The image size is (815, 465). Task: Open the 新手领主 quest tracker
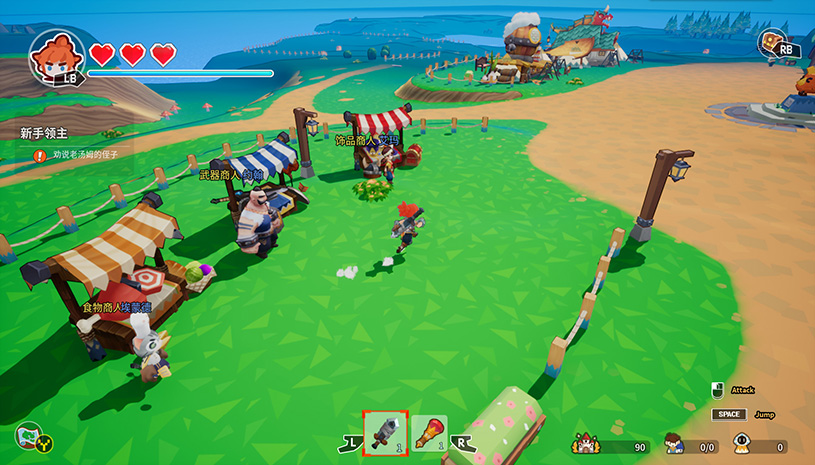(x=41, y=132)
